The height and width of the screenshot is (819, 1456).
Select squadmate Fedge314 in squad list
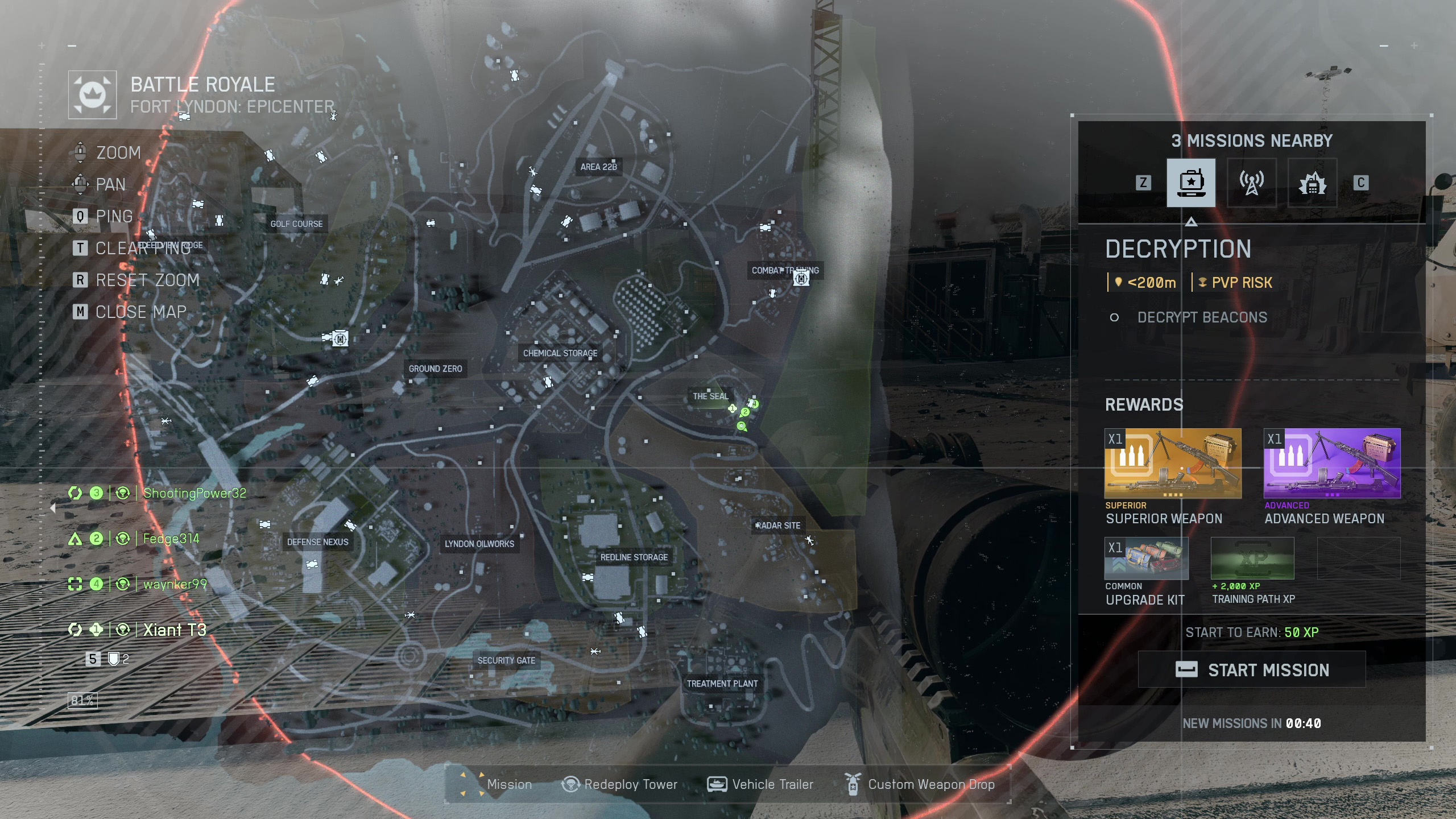tap(171, 539)
